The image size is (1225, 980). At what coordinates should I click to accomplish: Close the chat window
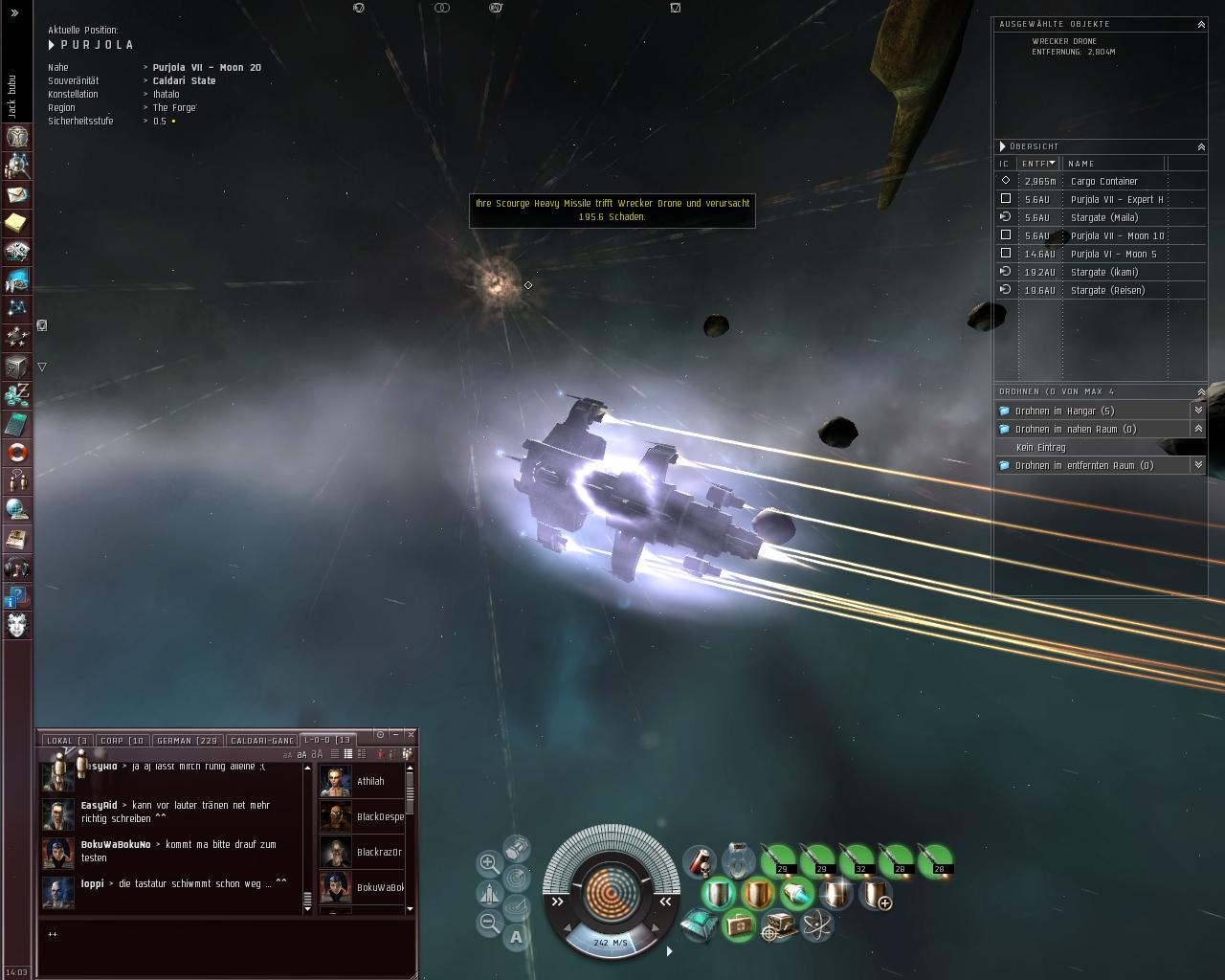click(x=411, y=735)
